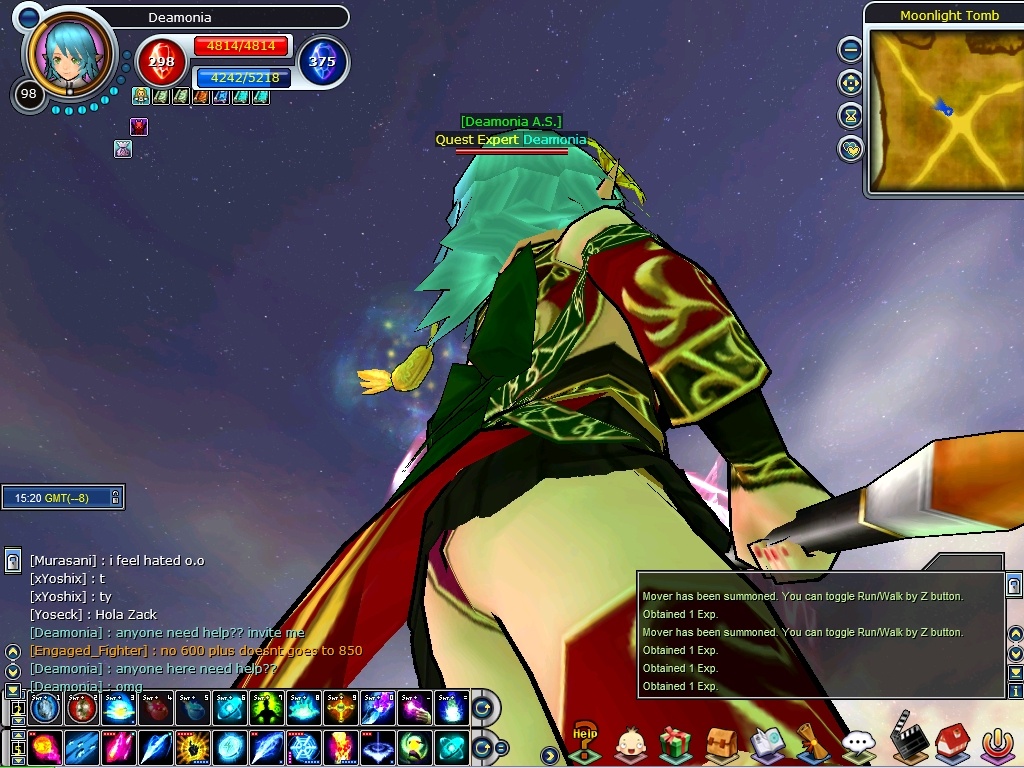Click the Moonlight Tomb minimap
The height and width of the screenshot is (768, 1024).
pyautogui.click(x=942, y=110)
